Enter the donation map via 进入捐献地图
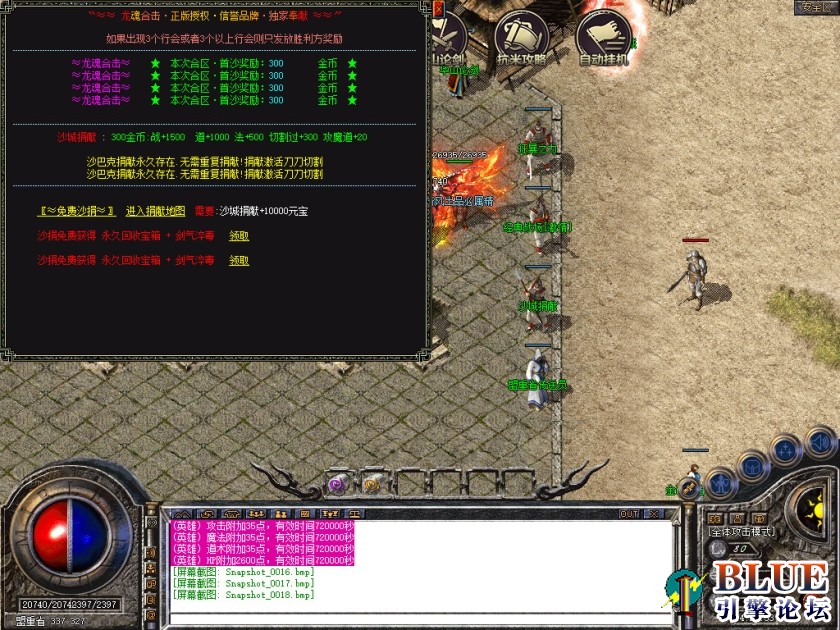This screenshot has width=840, height=630. coord(155,212)
